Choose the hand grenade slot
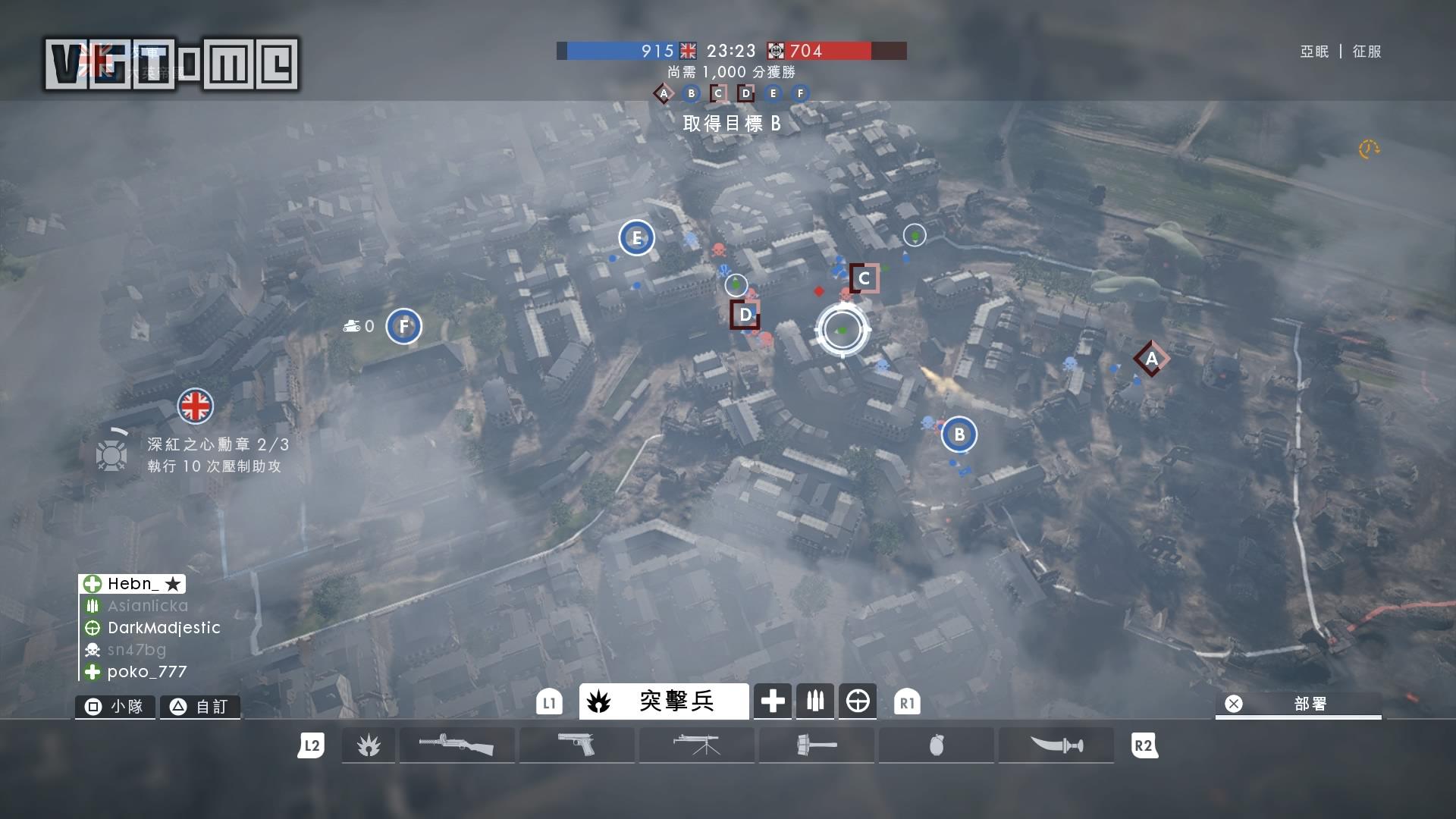1456x819 pixels. coord(936,745)
